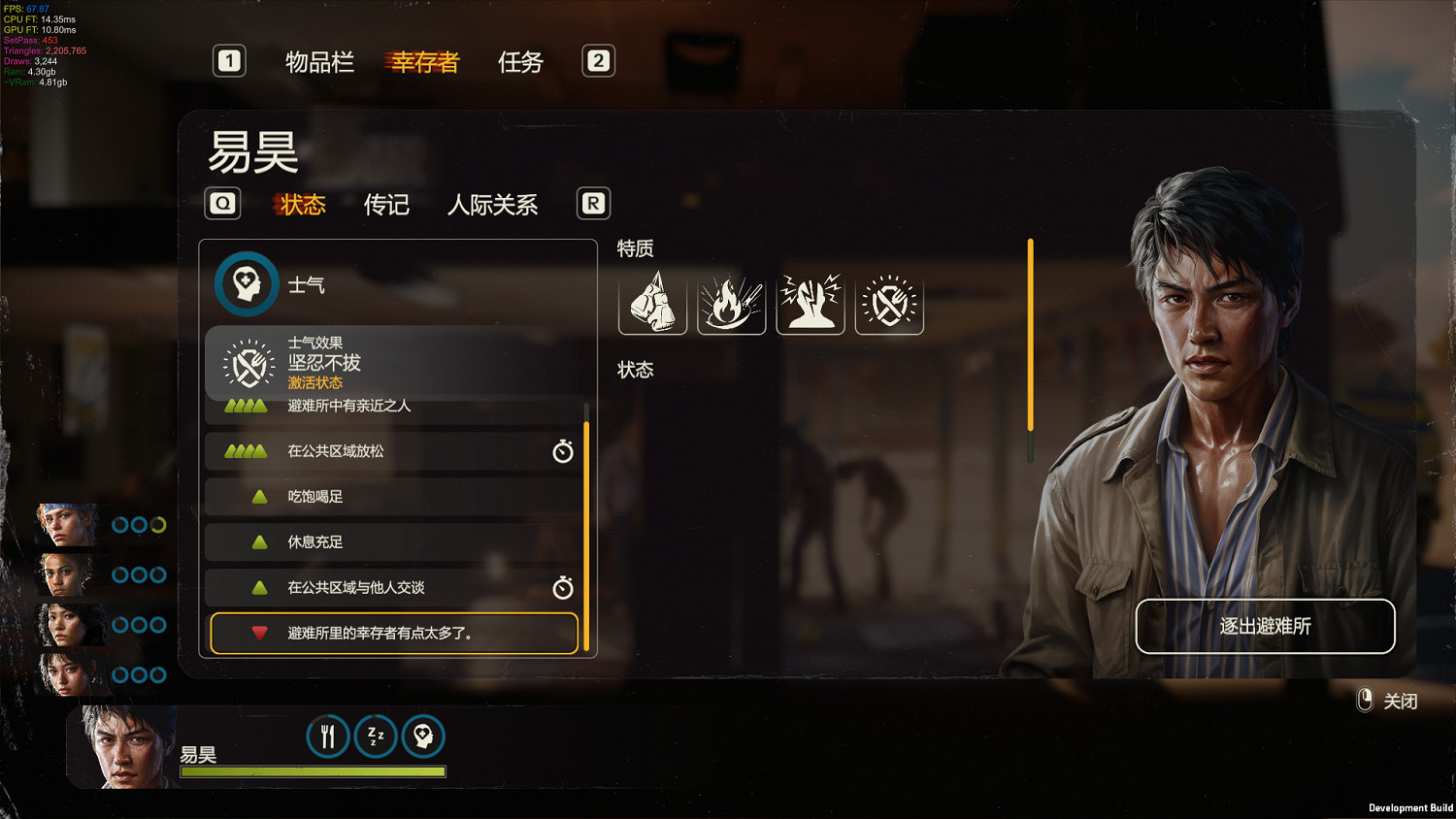The height and width of the screenshot is (819, 1456).
Task: Toggle first blue circle beside top survivor
Action: (x=119, y=524)
